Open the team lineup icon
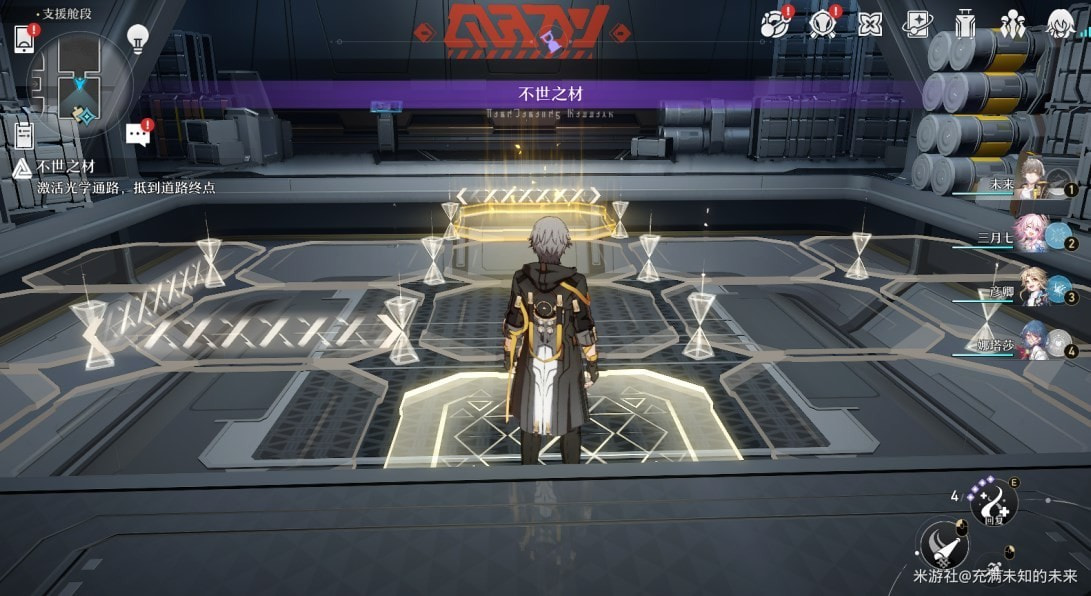 (x=1013, y=24)
